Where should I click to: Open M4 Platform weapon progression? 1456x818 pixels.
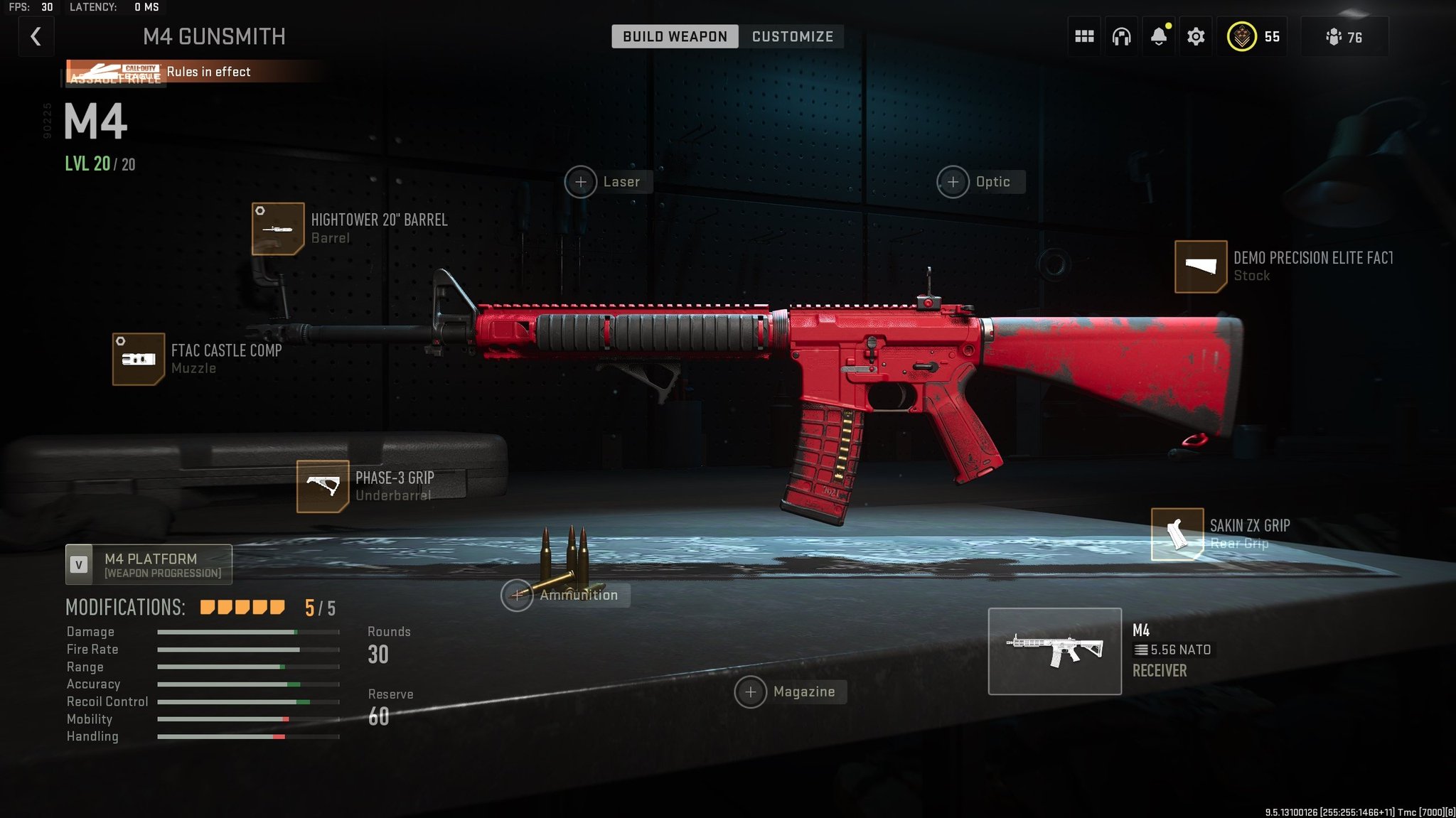point(148,564)
